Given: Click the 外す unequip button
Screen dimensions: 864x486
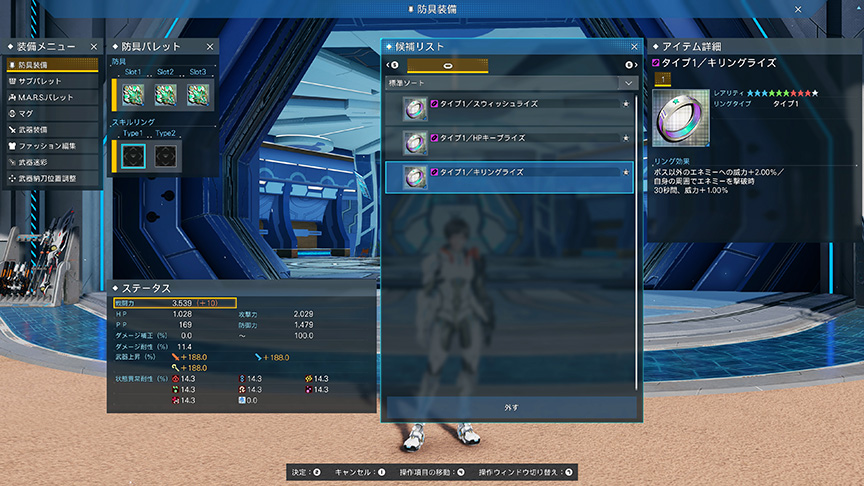Looking at the screenshot, I should pyautogui.click(x=511, y=408).
